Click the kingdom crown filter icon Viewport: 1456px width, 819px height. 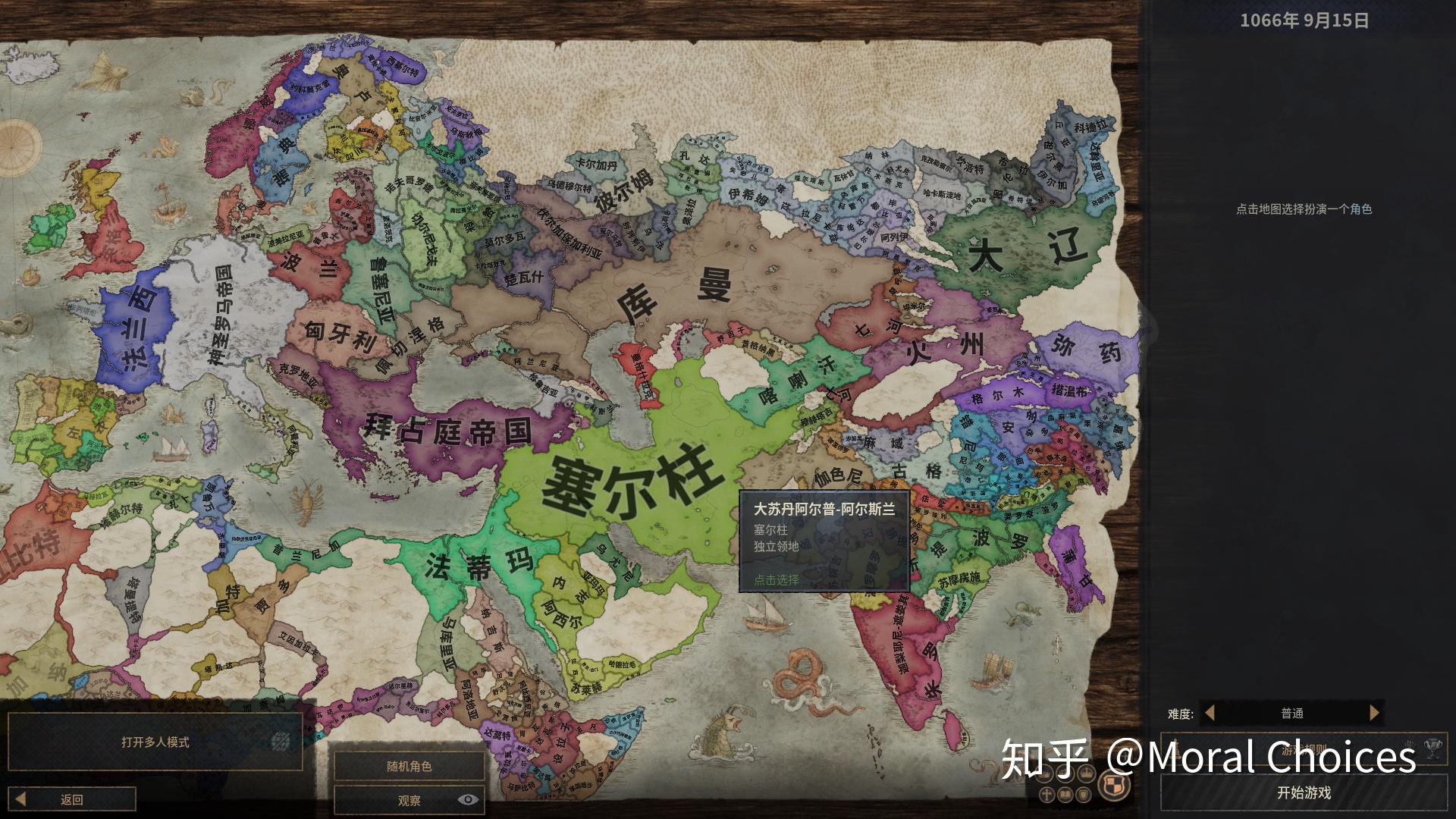pyautogui.click(x=1064, y=774)
